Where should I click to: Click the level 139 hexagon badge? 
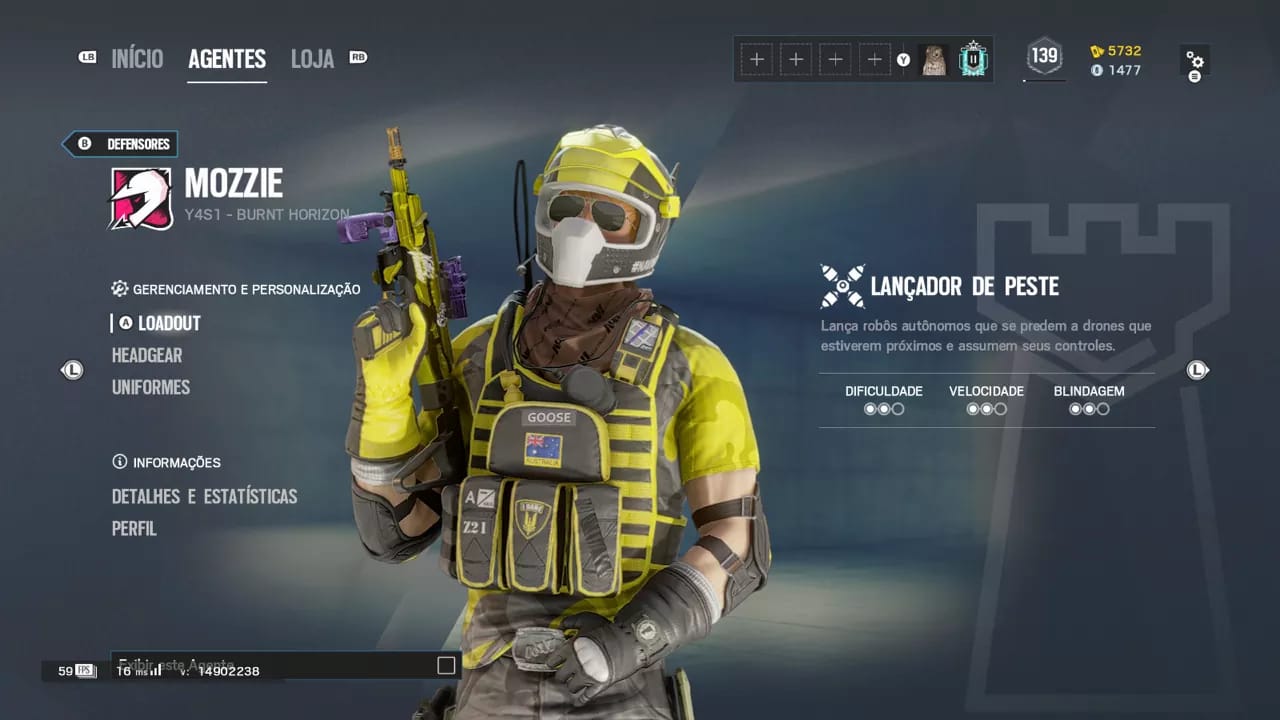tap(1044, 58)
